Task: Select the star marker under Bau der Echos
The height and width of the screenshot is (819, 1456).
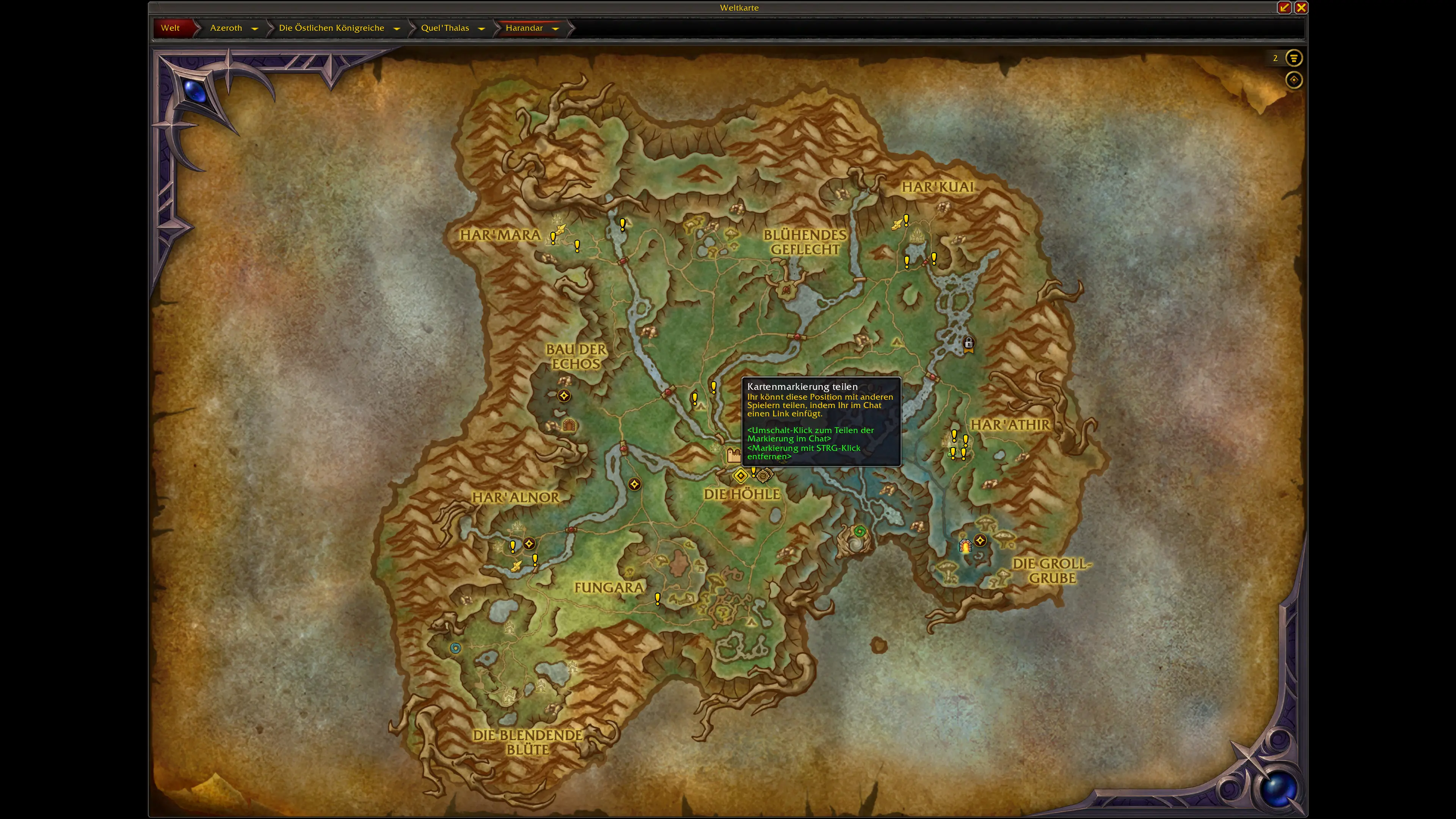Action: coord(563,395)
